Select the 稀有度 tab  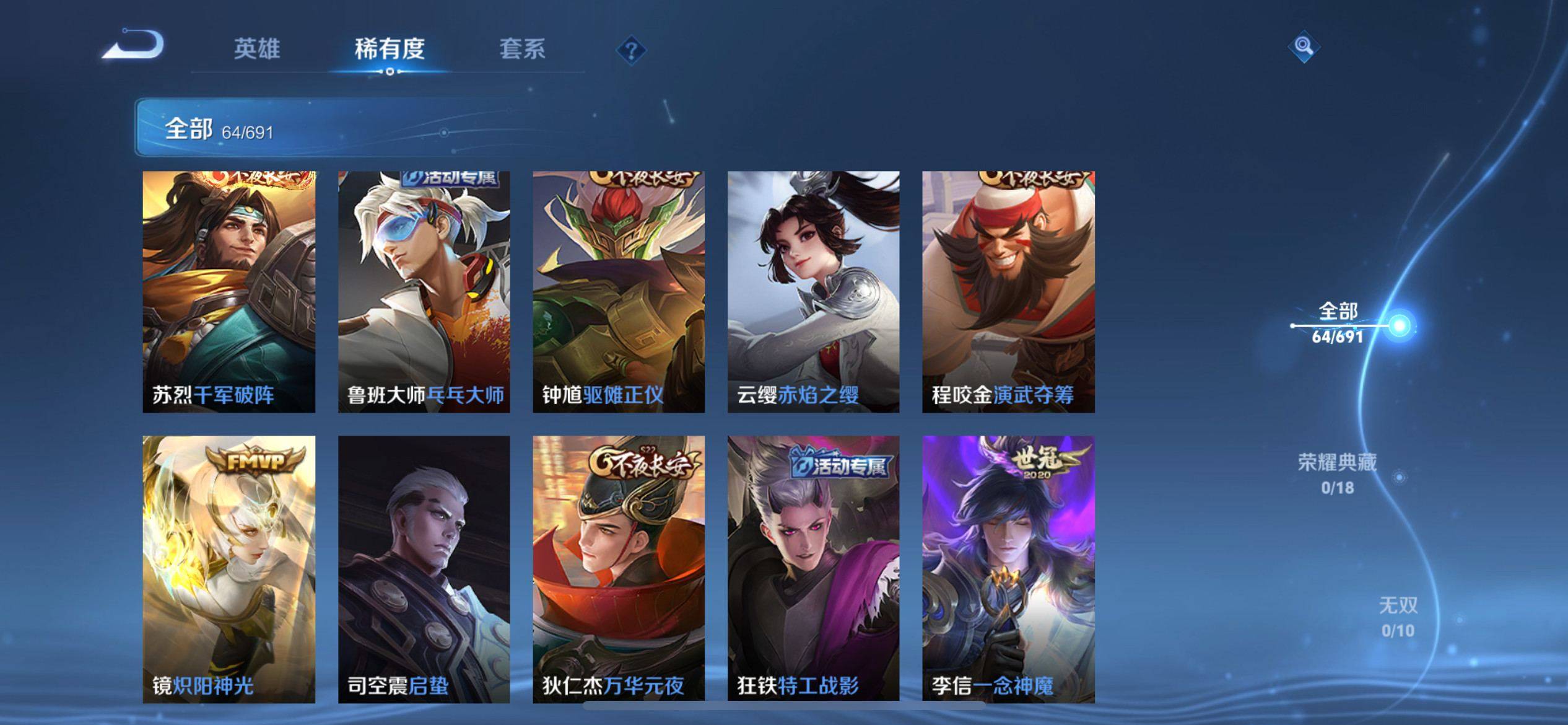pyautogui.click(x=390, y=49)
